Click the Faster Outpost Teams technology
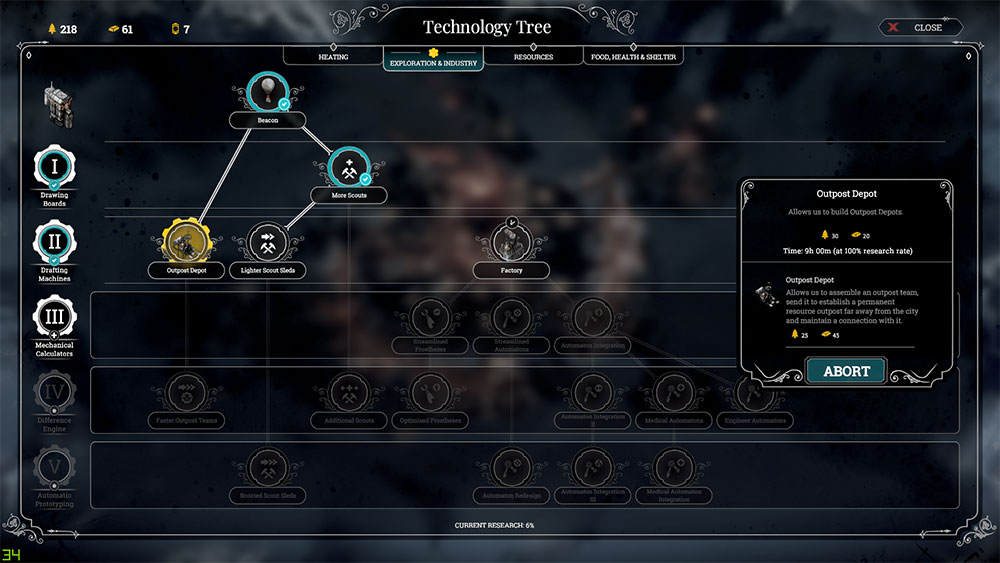1000x563 pixels. [x=185, y=393]
